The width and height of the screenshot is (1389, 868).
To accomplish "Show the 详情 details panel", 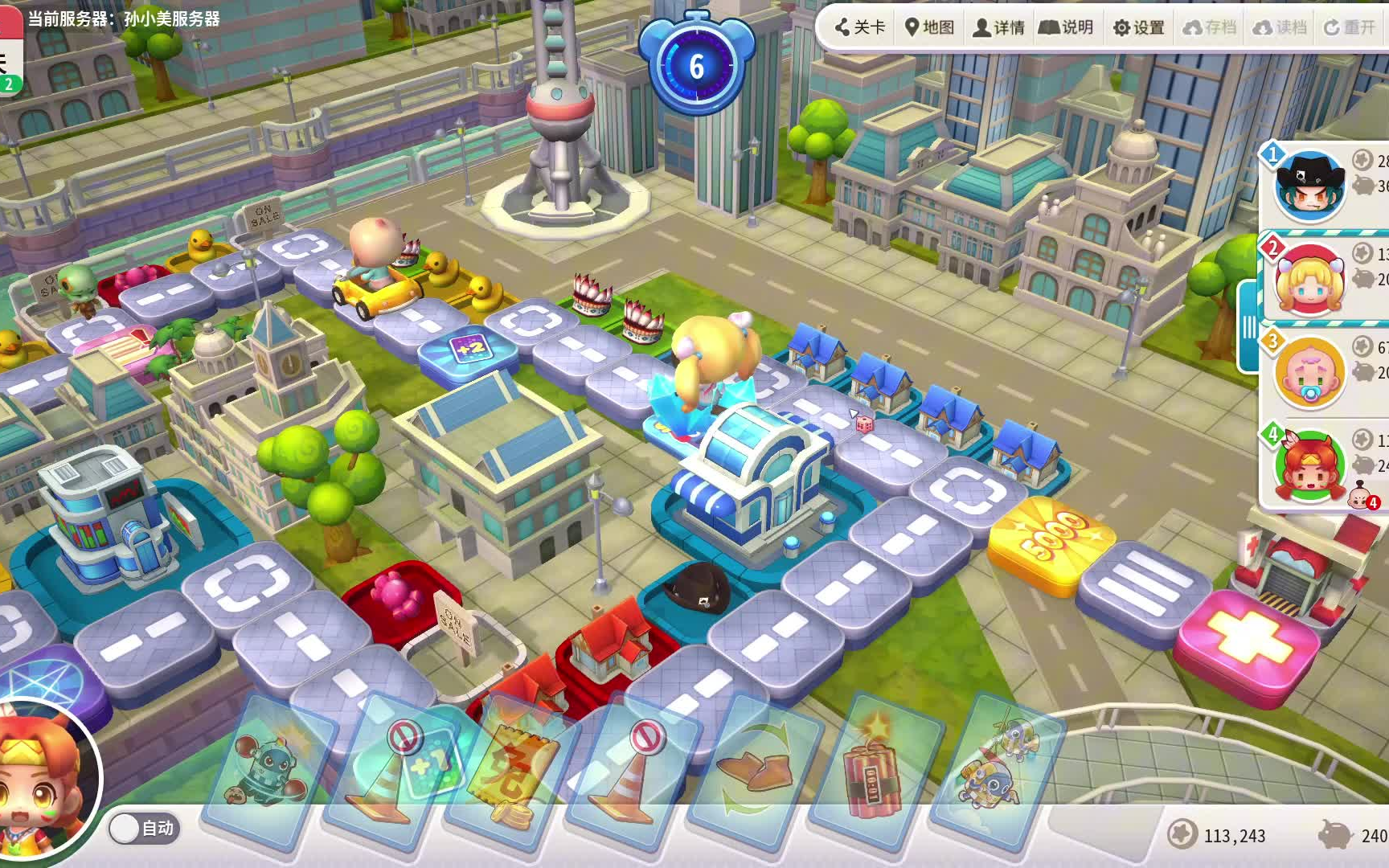I will pos(999,27).
